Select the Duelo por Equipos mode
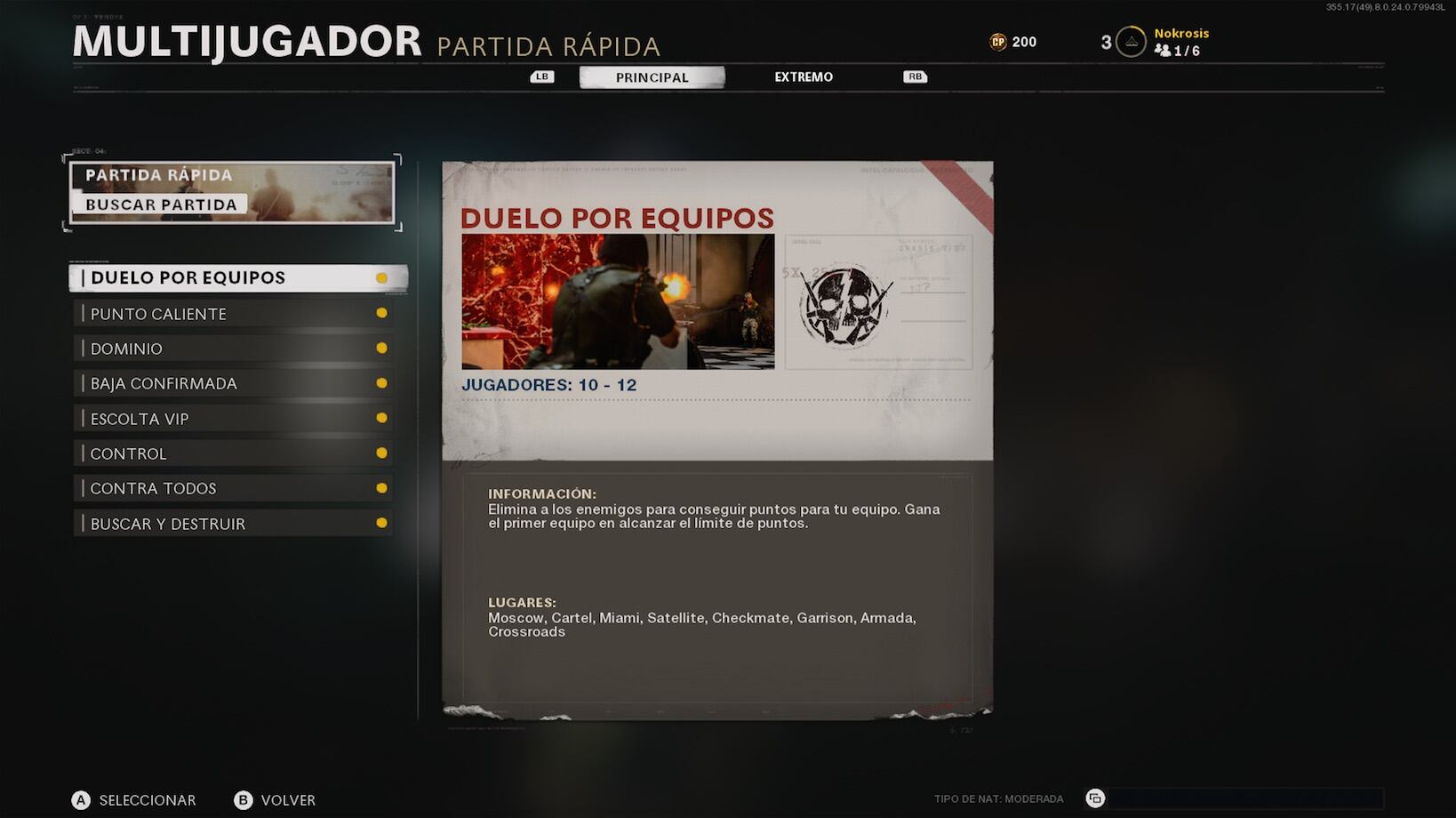1456x818 pixels. (x=237, y=278)
